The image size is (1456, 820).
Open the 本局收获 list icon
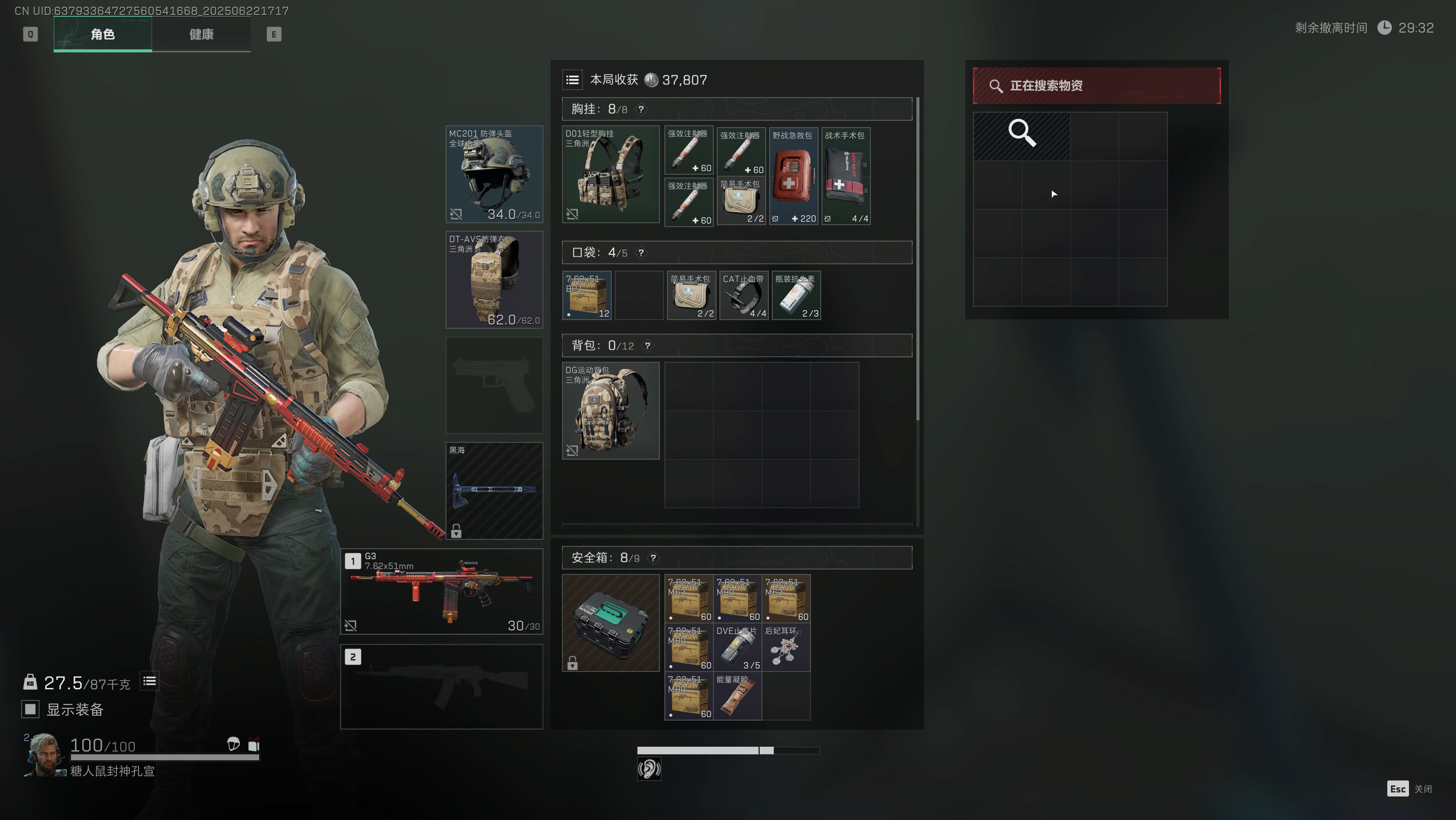(572, 80)
